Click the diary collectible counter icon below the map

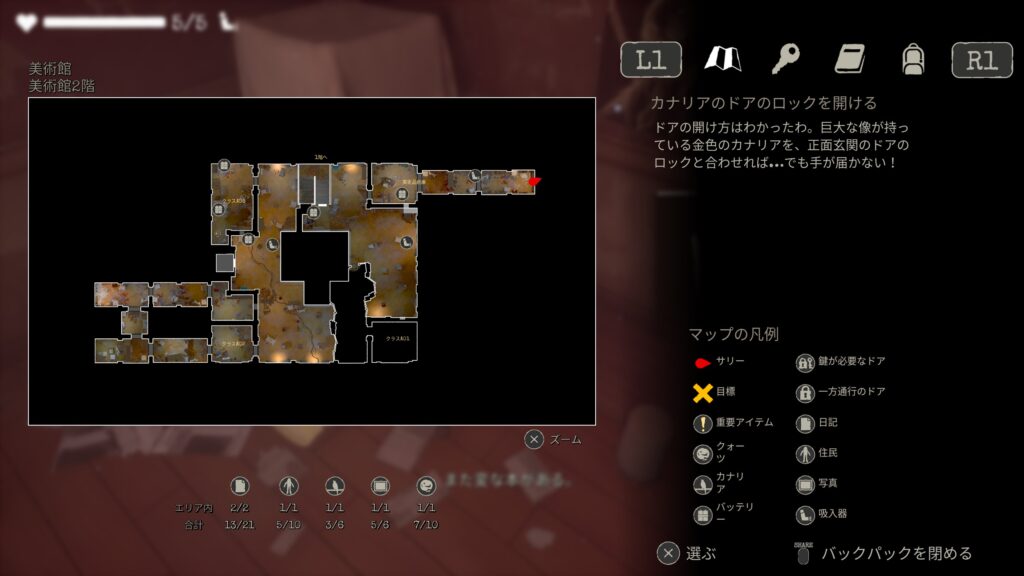(240, 486)
